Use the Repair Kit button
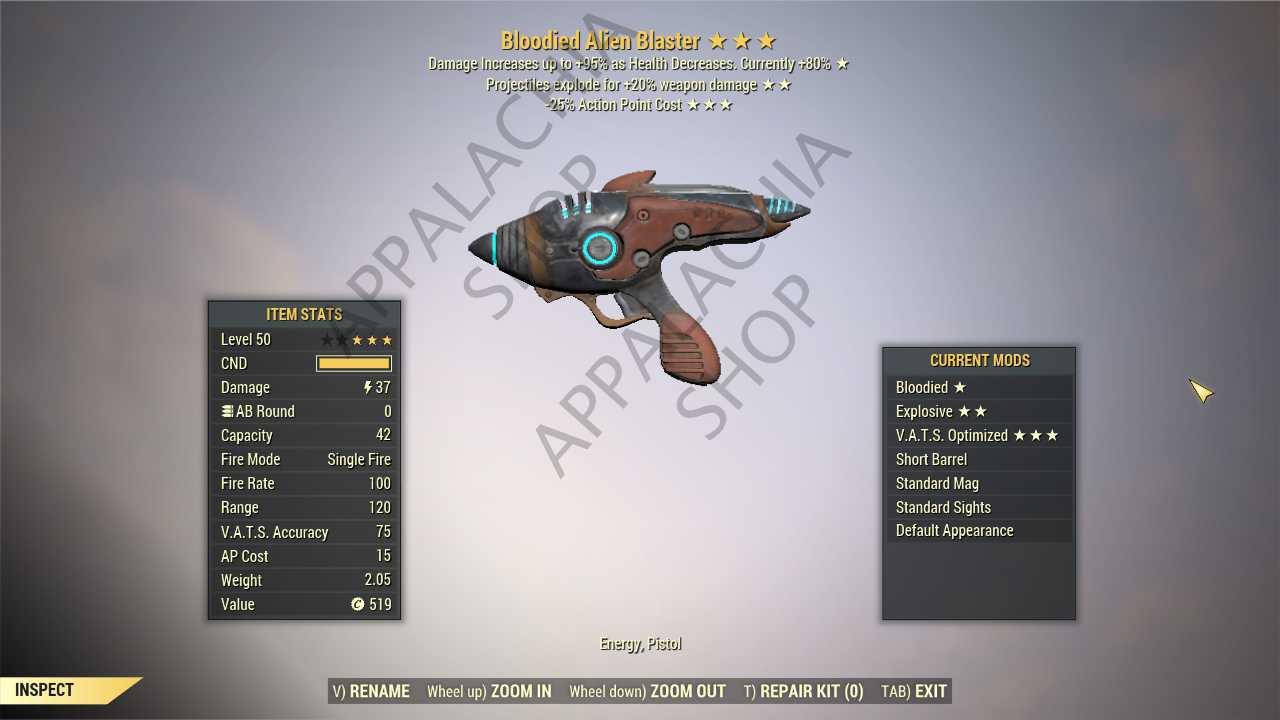 [x=803, y=691]
